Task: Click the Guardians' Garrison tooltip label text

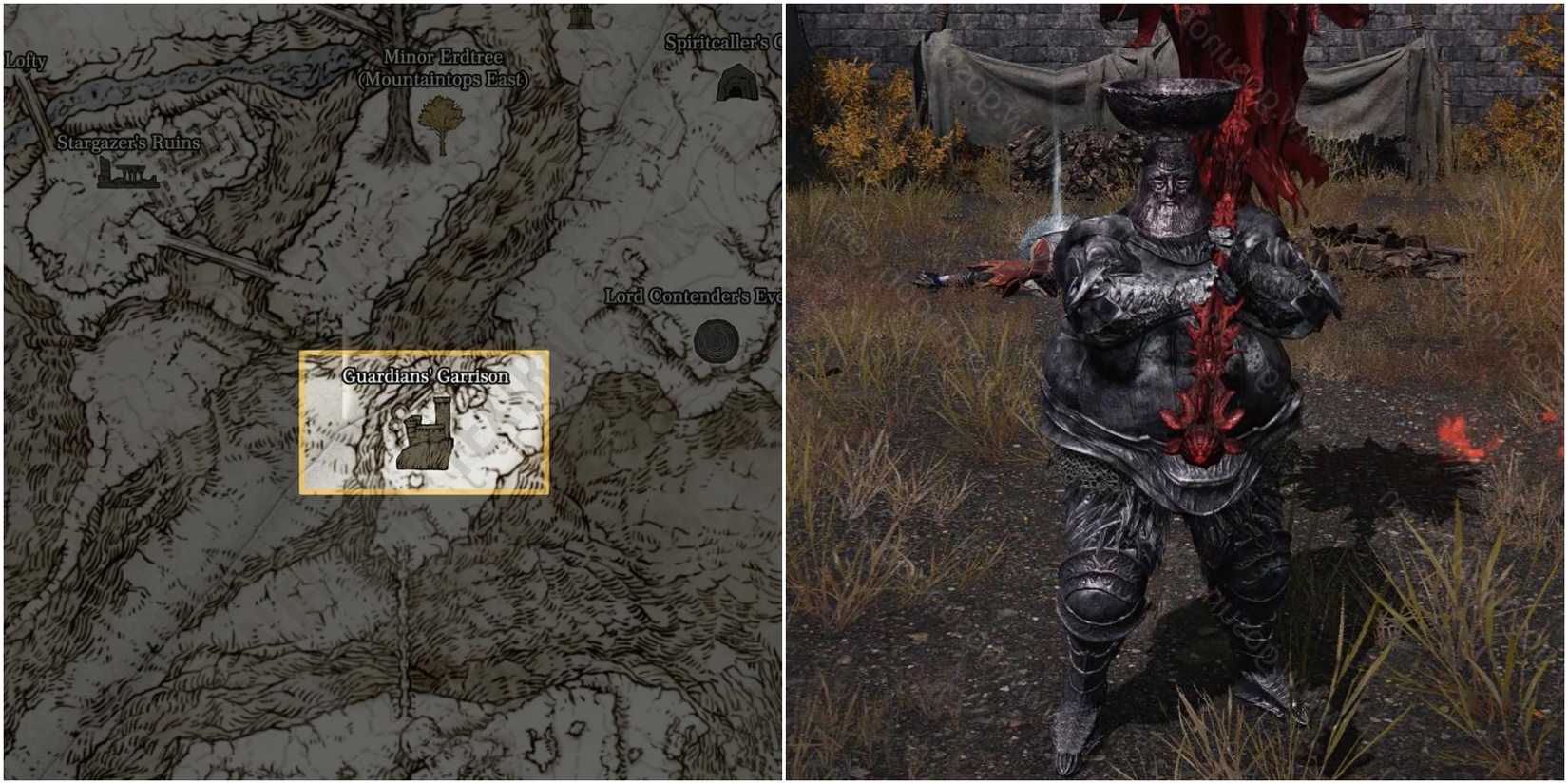Action: point(426,376)
